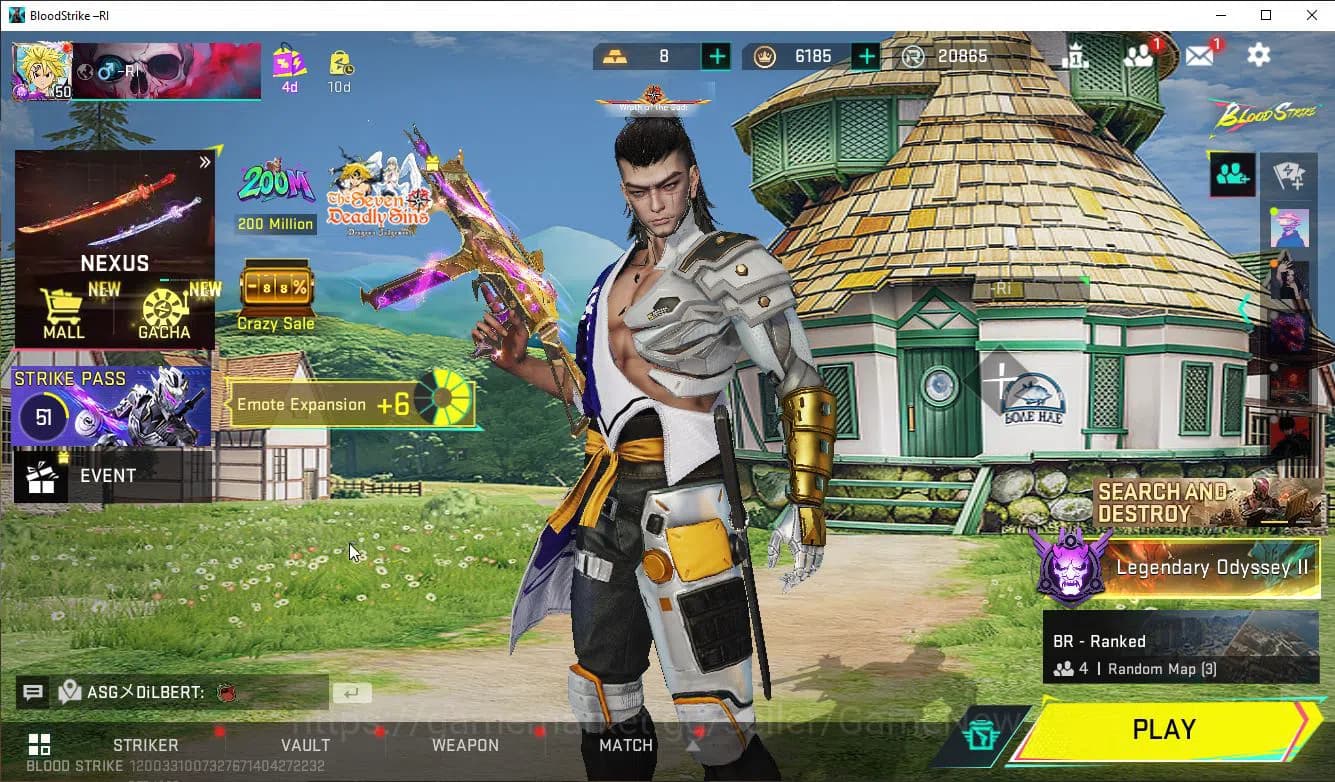Expand the Nexus banner with double arrow
The image size is (1335, 782).
[207, 160]
